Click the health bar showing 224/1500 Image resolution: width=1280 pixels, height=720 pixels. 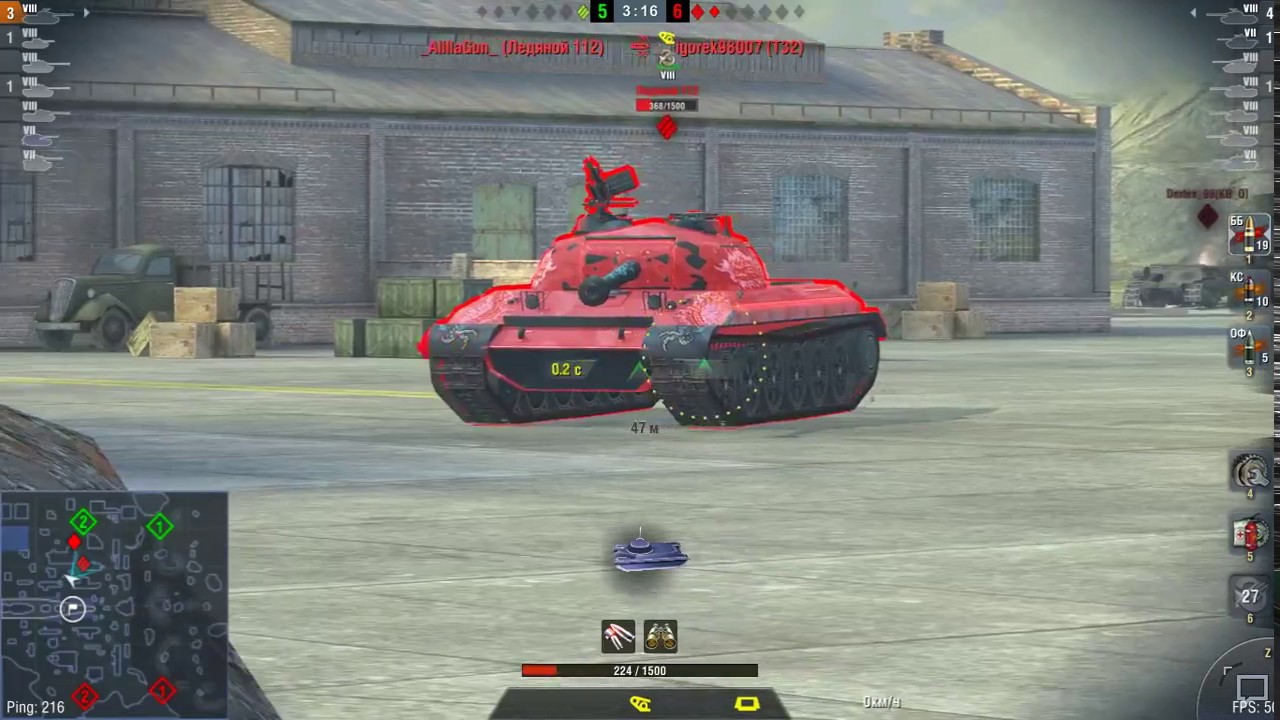640,670
